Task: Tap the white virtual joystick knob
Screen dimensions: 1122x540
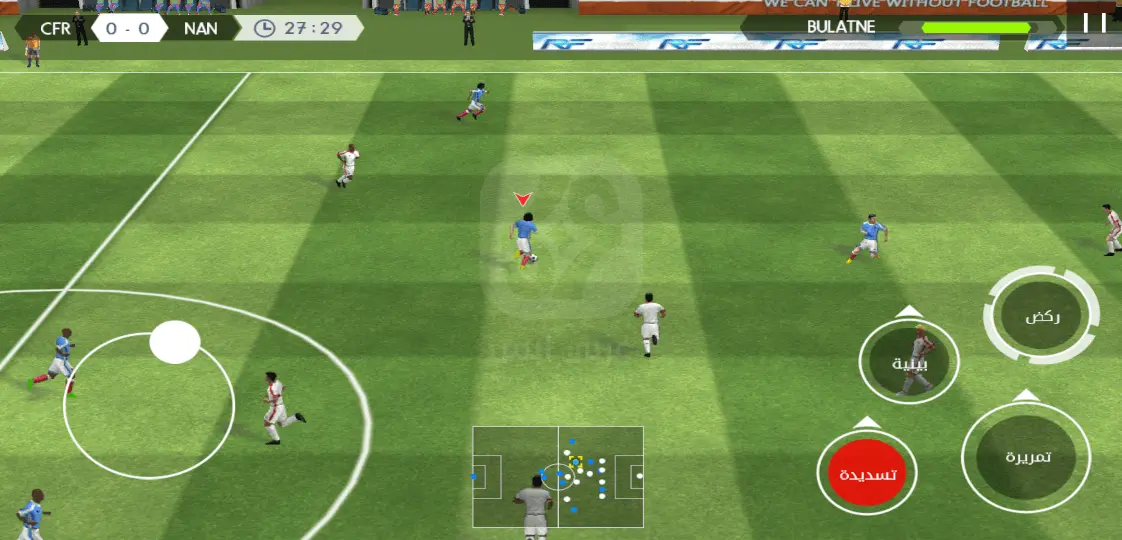Action: pos(175,342)
